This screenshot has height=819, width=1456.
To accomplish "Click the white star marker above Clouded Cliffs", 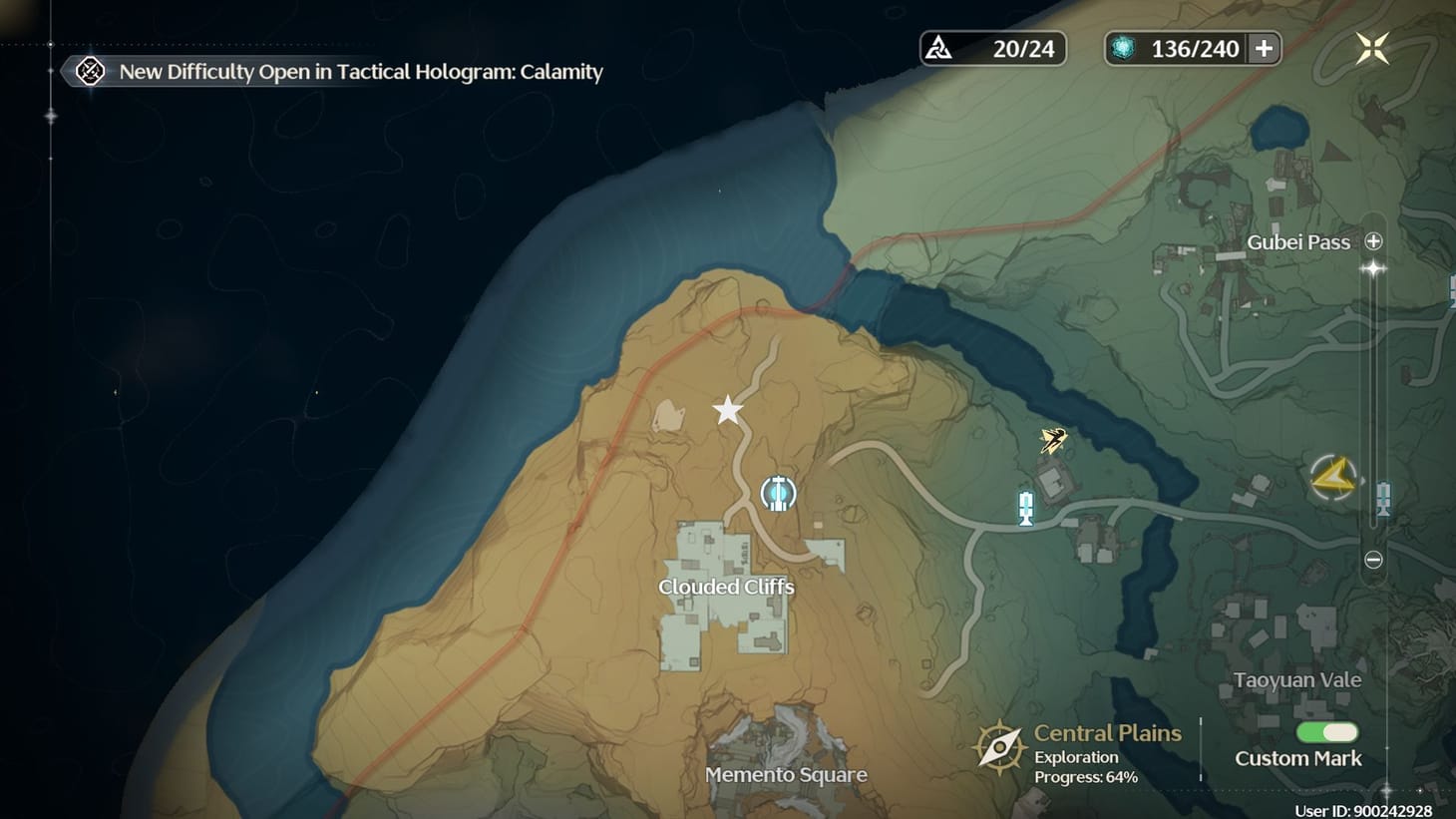I will pyautogui.click(x=727, y=409).
